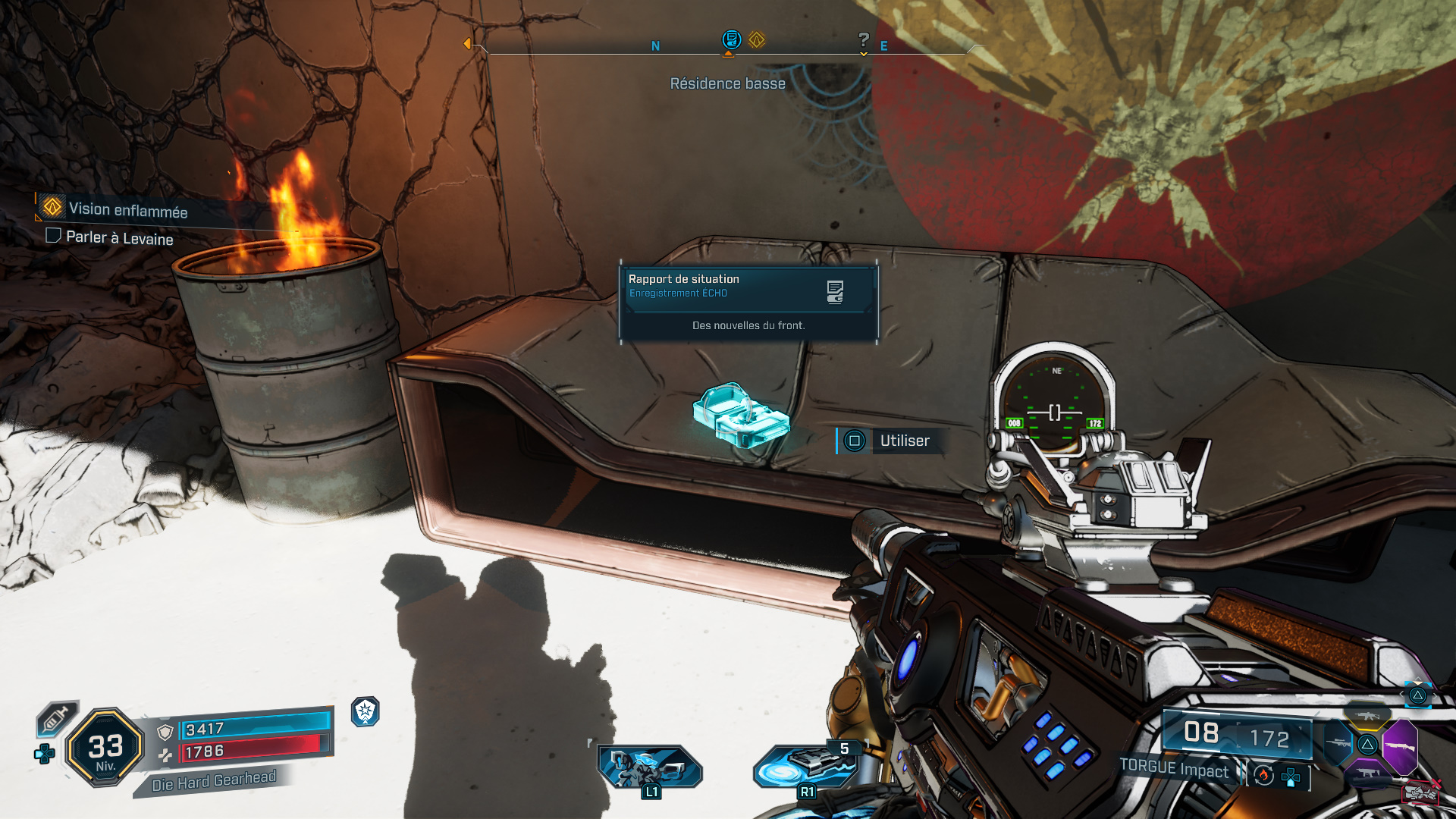Activate the L1 action skill icon

coord(650,767)
